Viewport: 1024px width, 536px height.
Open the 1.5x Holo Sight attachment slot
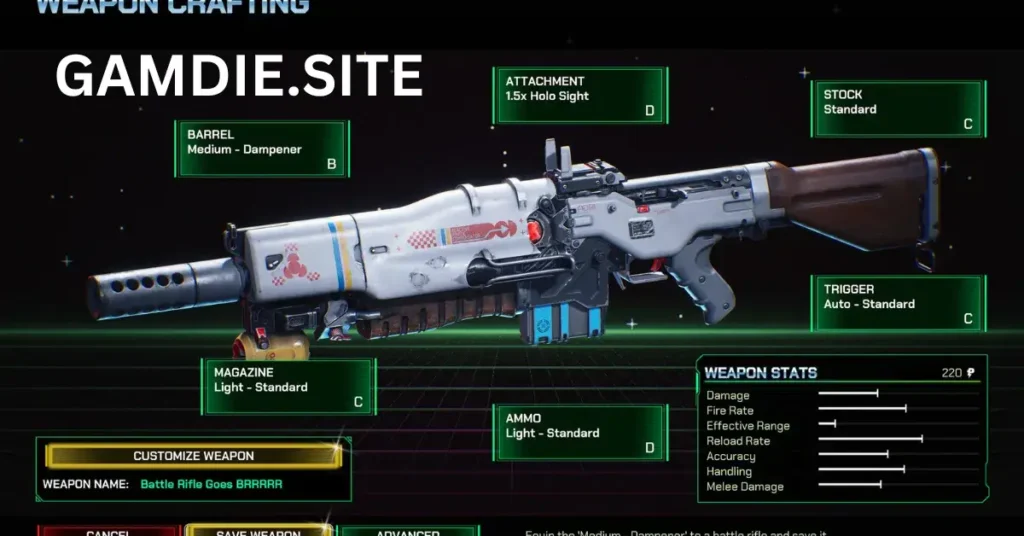pos(579,96)
